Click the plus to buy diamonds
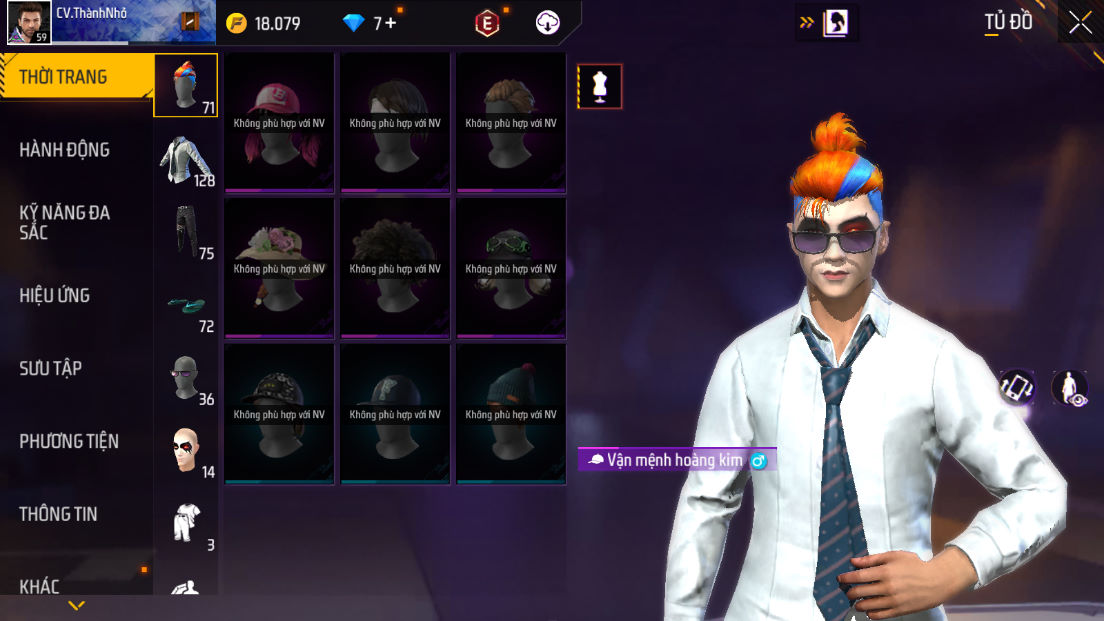Image resolution: width=1104 pixels, height=621 pixels. pos(390,23)
